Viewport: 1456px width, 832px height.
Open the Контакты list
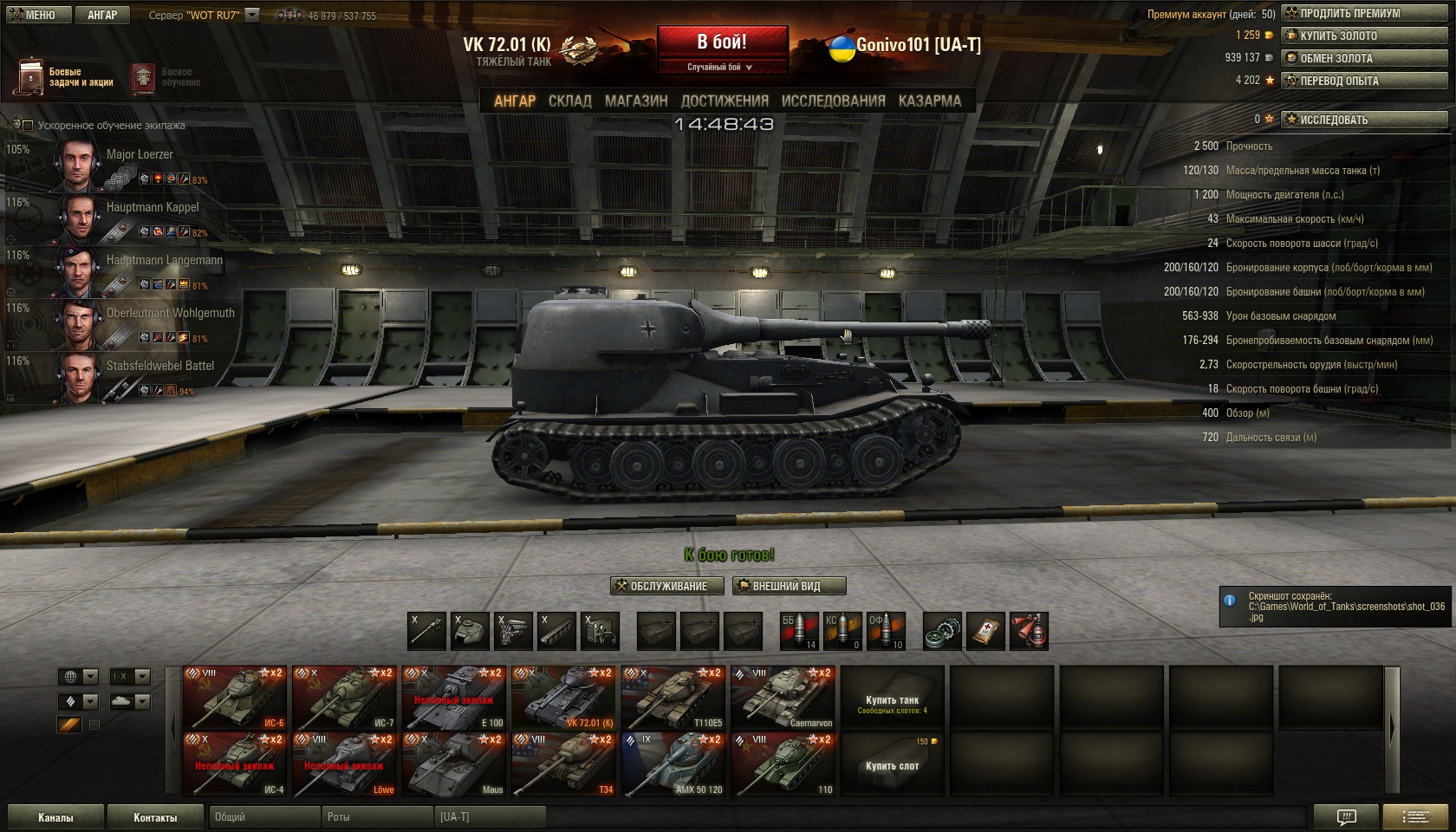click(x=155, y=817)
